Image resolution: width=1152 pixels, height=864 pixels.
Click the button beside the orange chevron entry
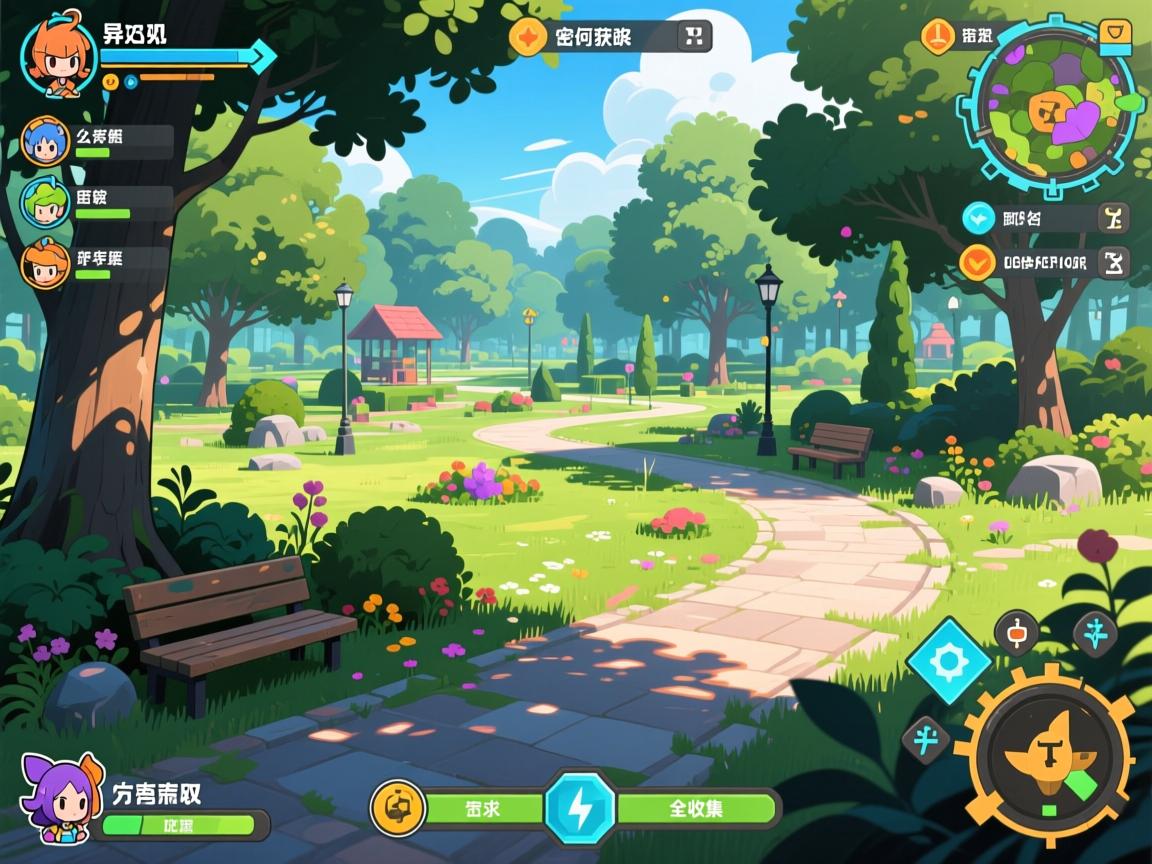[x=1113, y=262]
